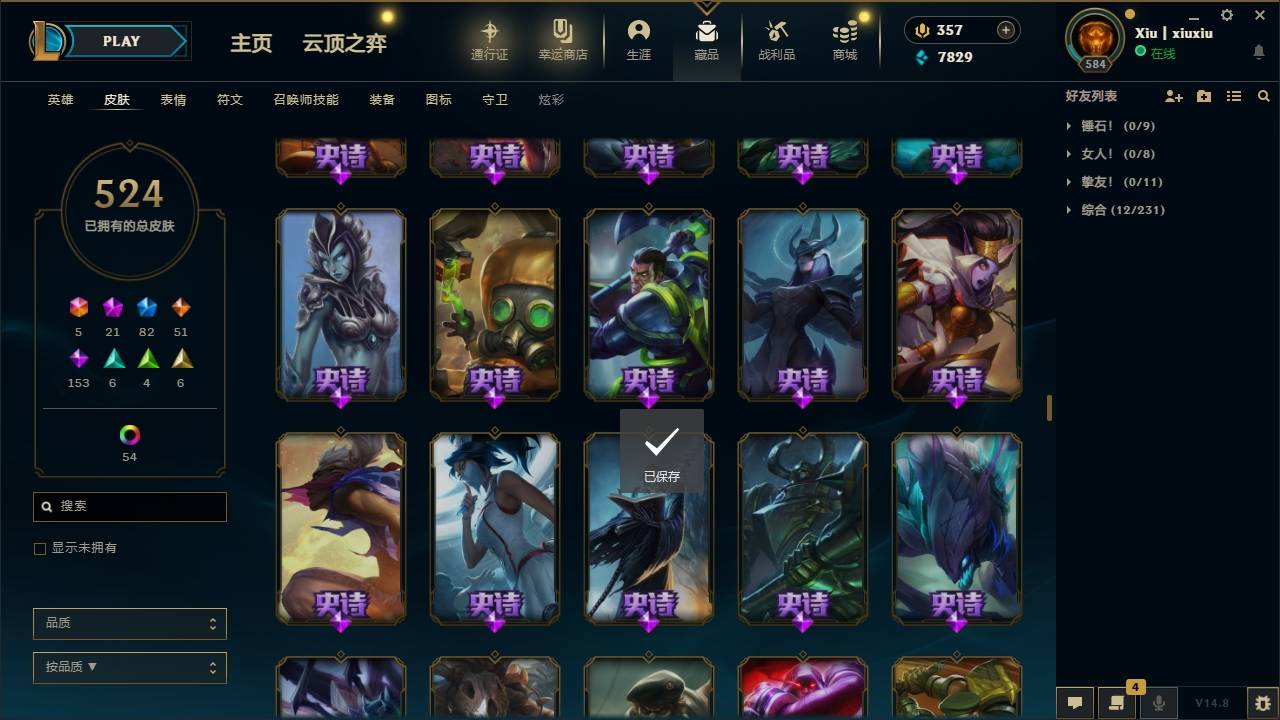1280x720 pixels.
Task: Open the 品质 filter dropdown
Action: point(129,623)
